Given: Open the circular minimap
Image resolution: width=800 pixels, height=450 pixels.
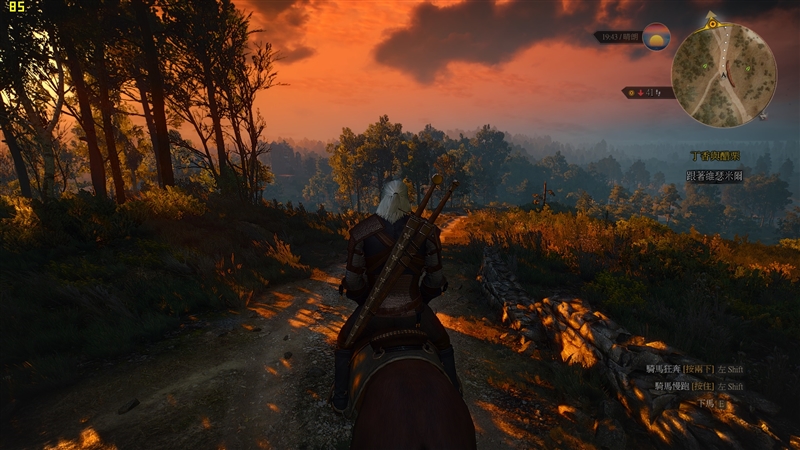Looking at the screenshot, I should tap(722, 75).
